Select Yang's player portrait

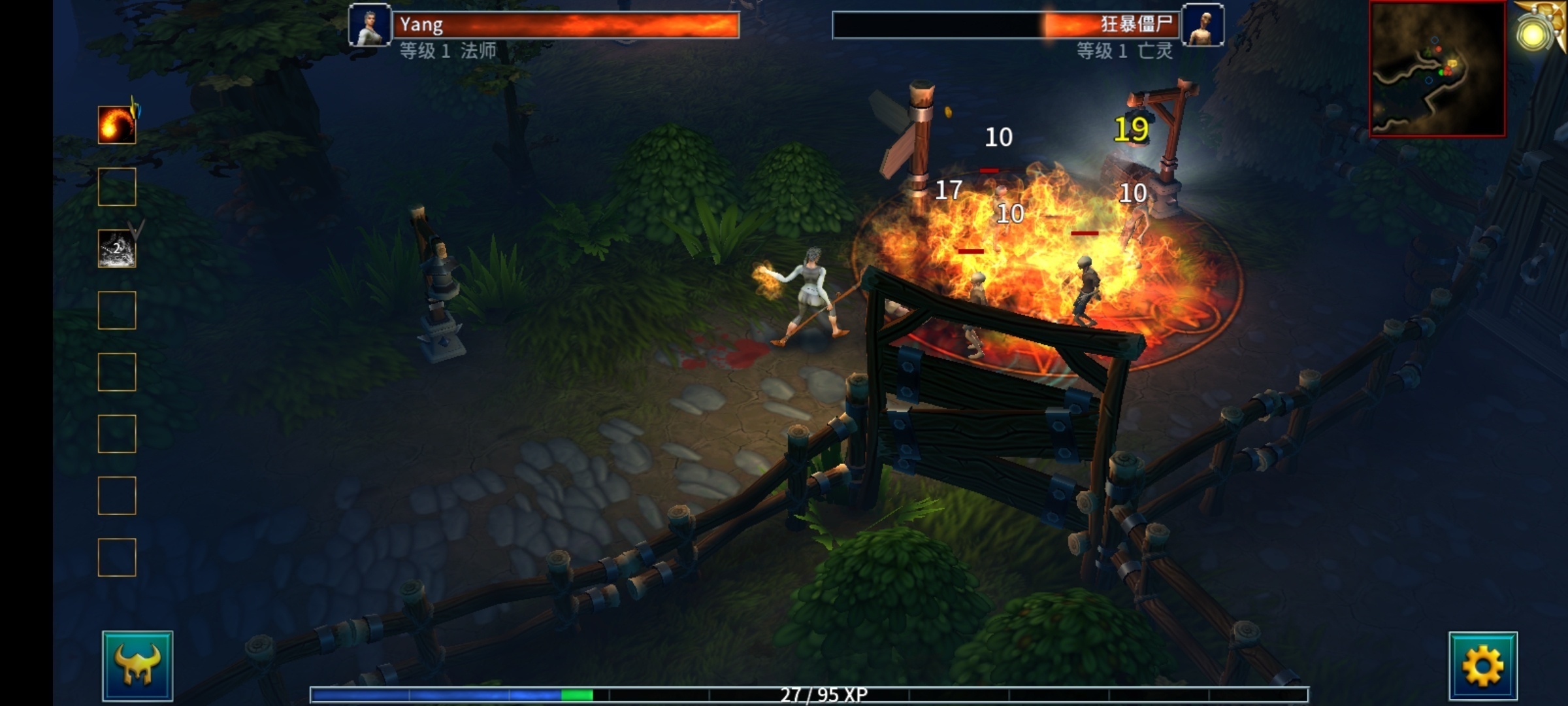(x=370, y=25)
